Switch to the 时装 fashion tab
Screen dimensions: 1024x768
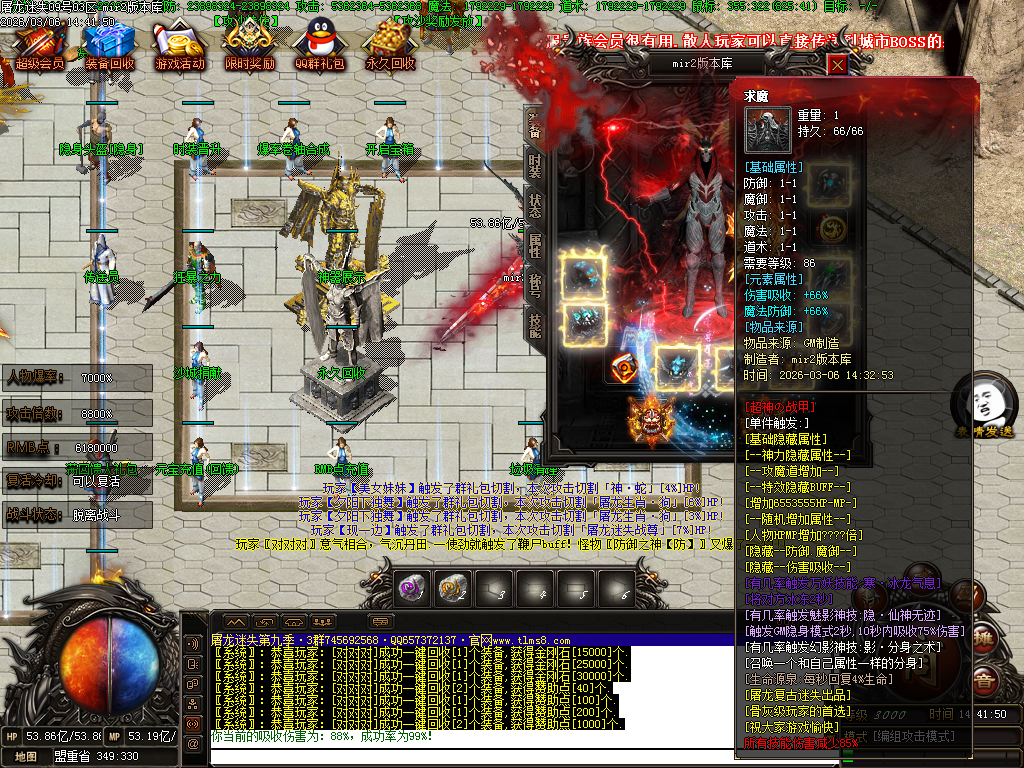click(535, 165)
